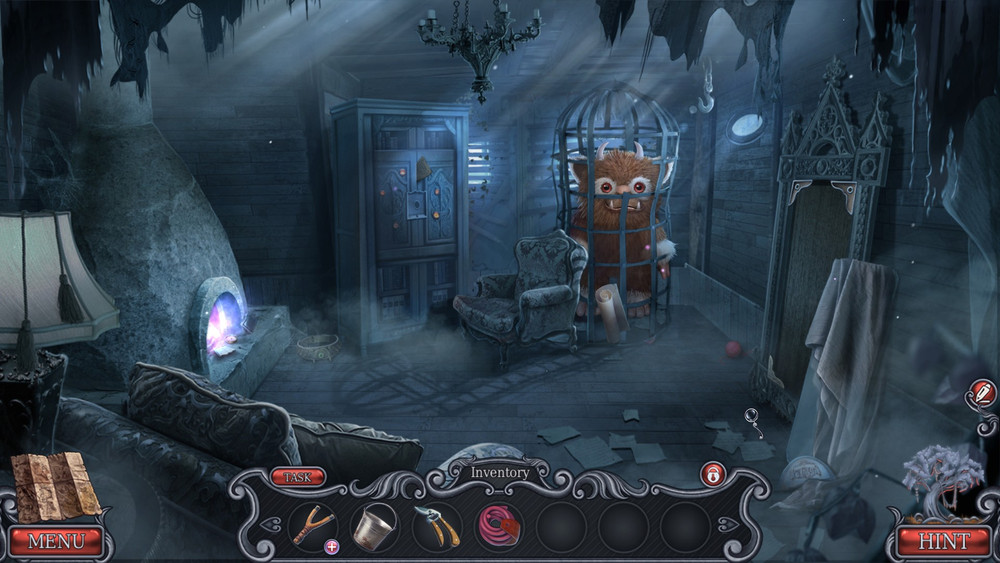The width and height of the screenshot is (1000, 563).
Task: Open the game Menu
Action: 56,541
